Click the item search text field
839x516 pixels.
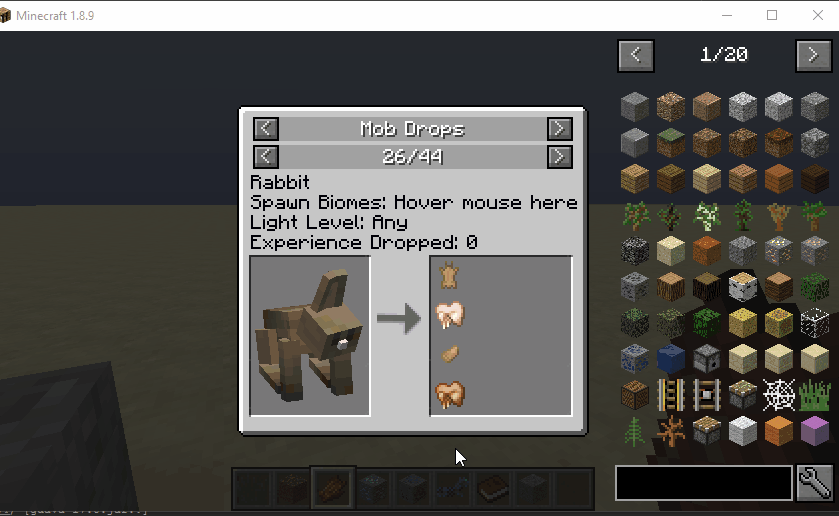tap(704, 483)
